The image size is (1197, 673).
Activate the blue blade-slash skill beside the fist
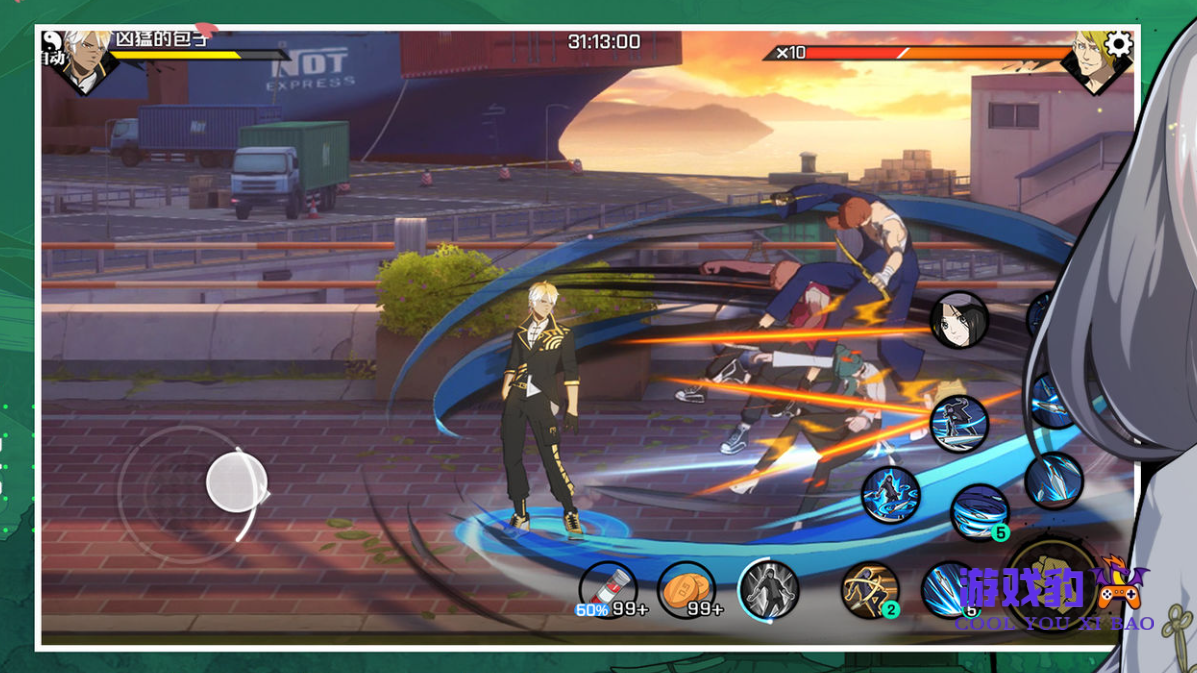946,590
